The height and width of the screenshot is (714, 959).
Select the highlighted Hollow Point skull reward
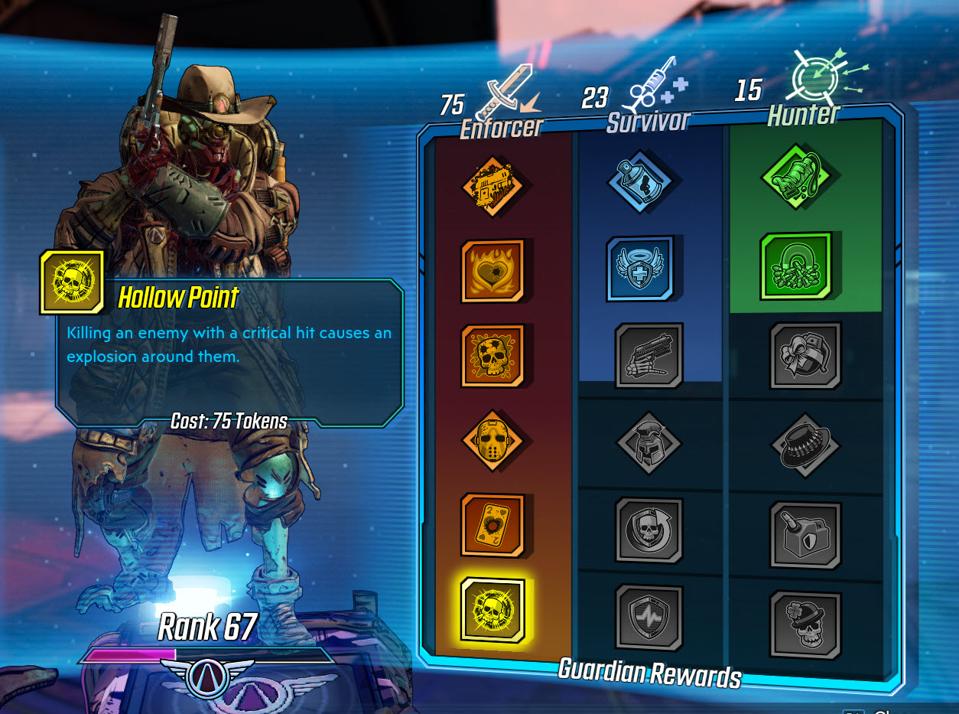tap(493, 609)
